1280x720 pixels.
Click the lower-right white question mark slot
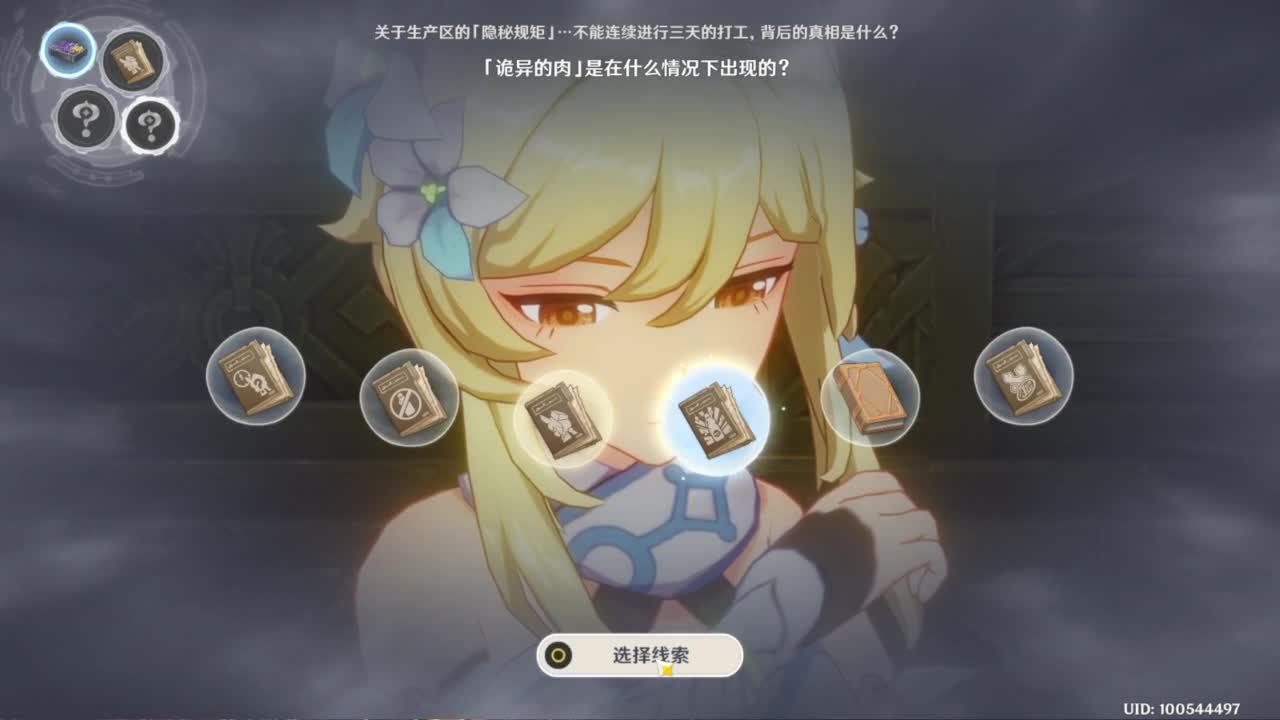pos(148,124)
